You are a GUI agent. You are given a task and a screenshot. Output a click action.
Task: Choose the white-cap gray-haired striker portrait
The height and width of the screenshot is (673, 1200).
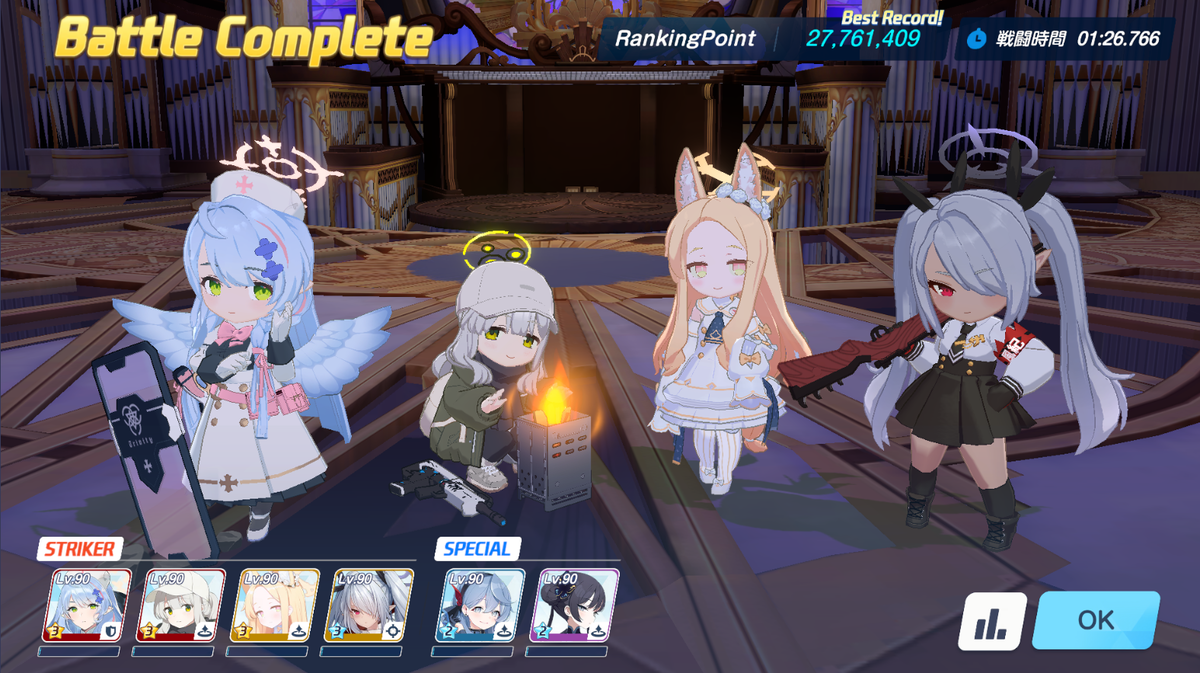coord(181,605)
